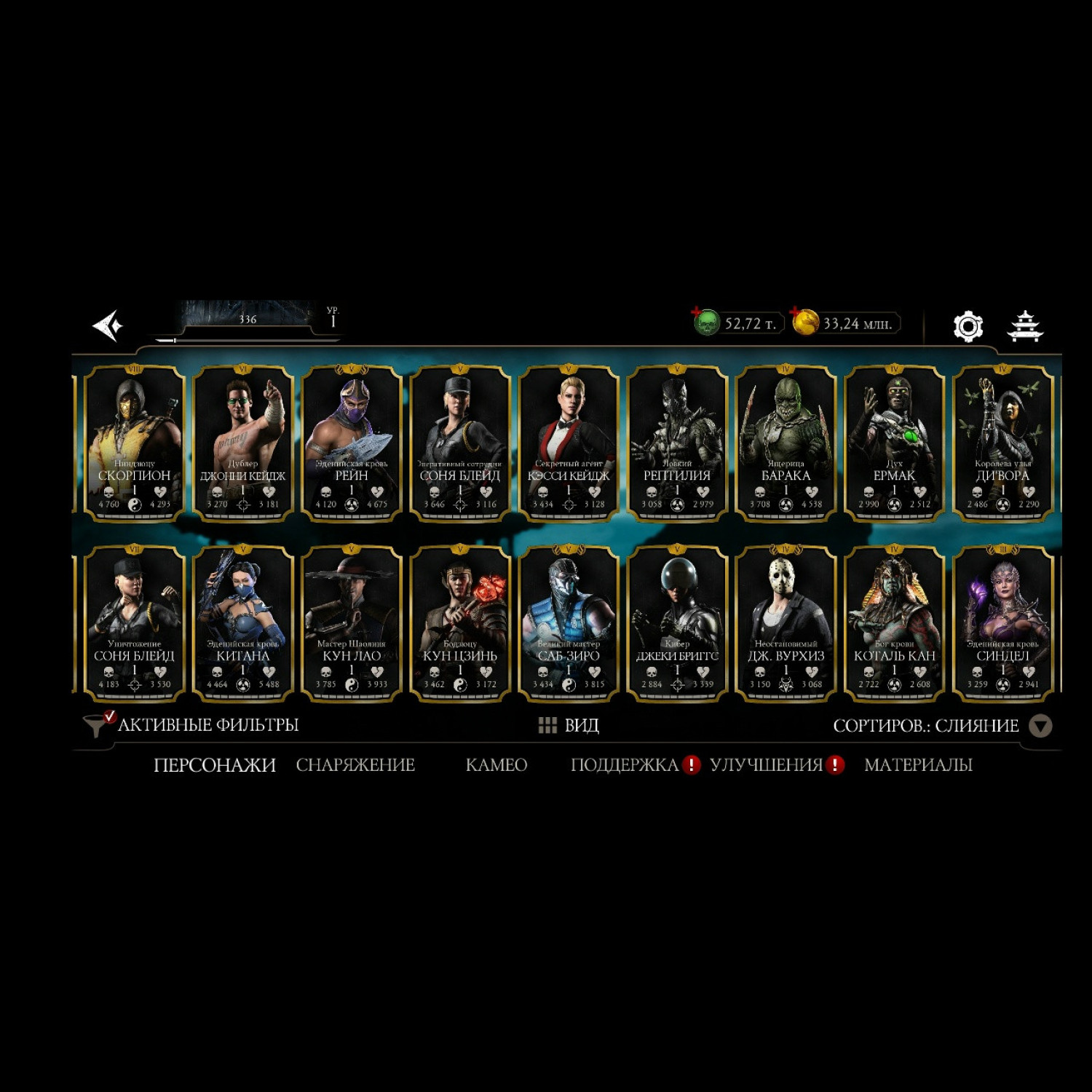Open the settings gear menu
The image size is (1092, 1092).
tap(968, 326)
